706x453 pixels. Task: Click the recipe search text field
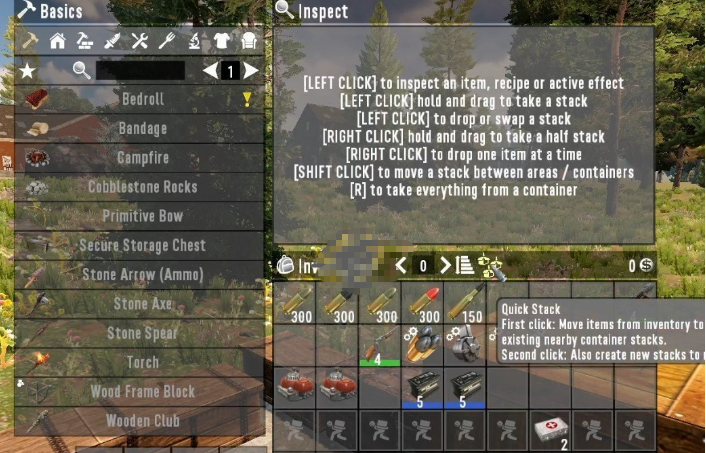[140, 71]
